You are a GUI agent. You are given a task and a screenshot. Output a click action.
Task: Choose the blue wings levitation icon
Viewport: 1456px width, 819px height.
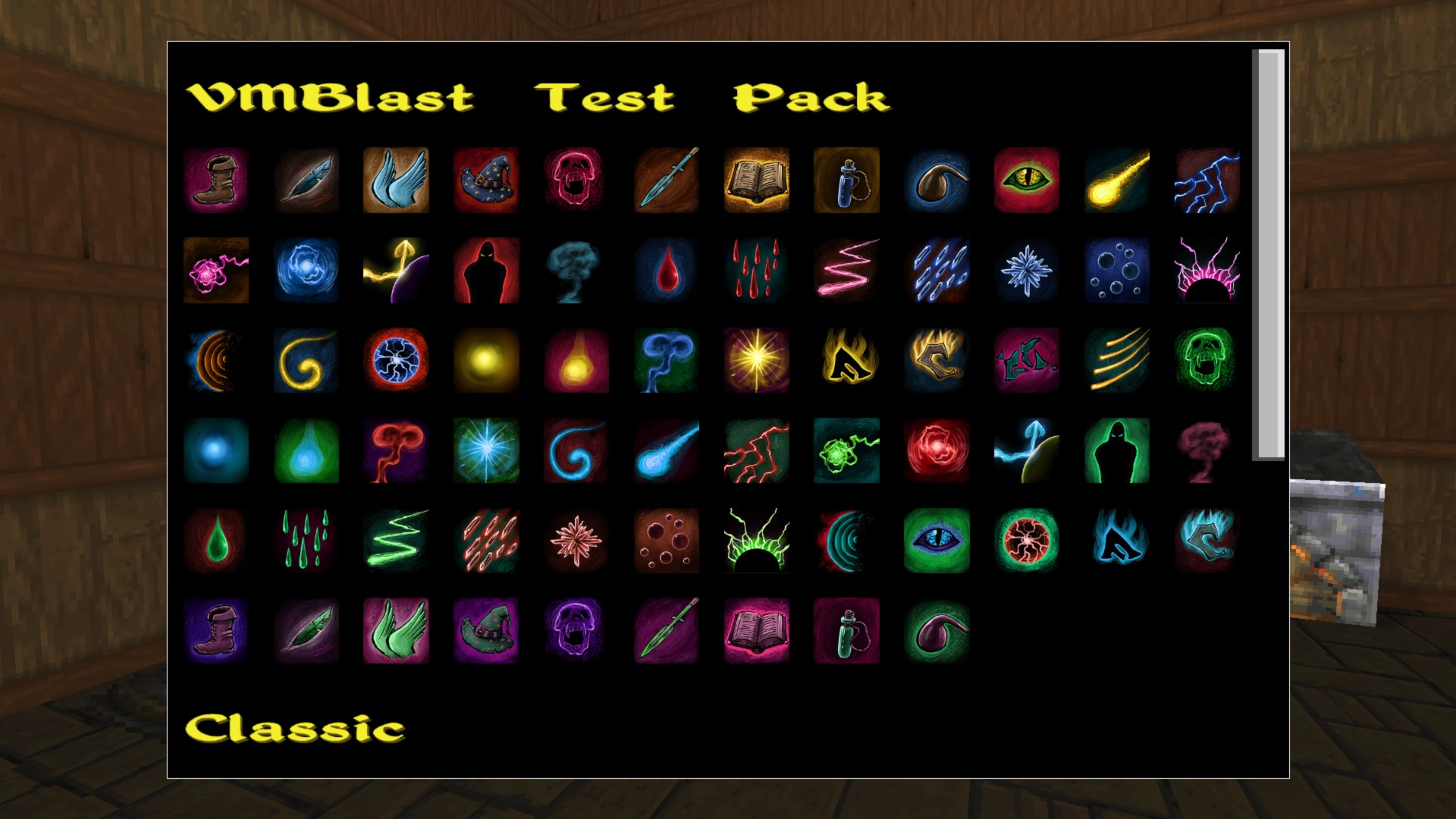click(x=396, y=181)
